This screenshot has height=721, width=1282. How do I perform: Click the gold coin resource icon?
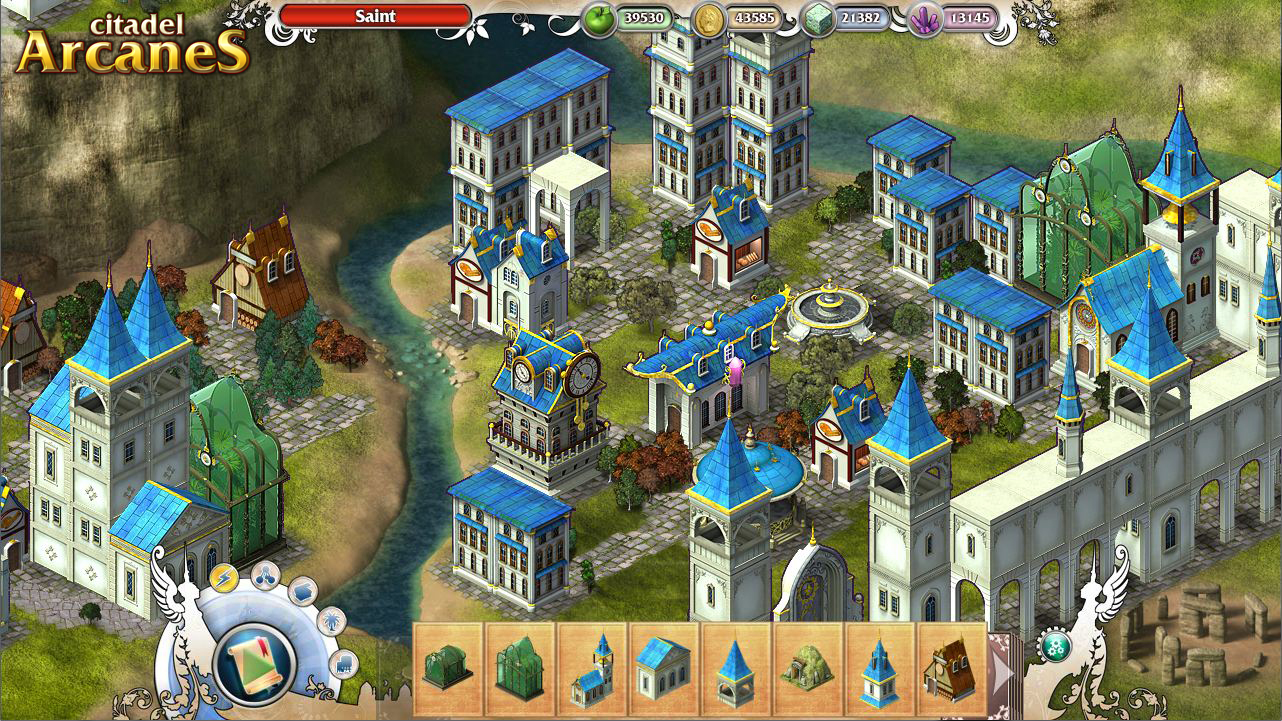pyautogui.click(x=709, y=18)
